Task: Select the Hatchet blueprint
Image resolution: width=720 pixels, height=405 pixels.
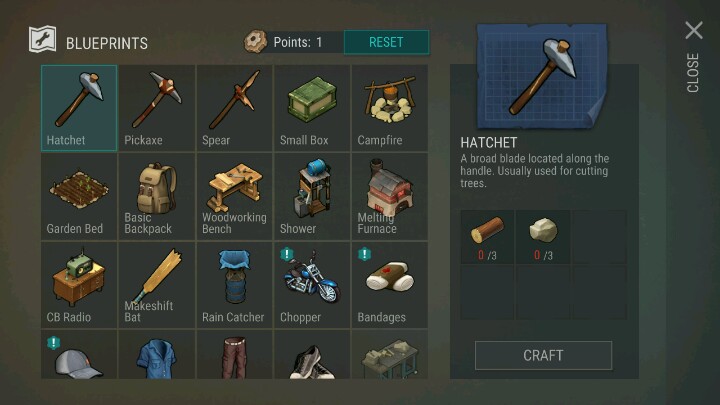Action: click(79, 107)
